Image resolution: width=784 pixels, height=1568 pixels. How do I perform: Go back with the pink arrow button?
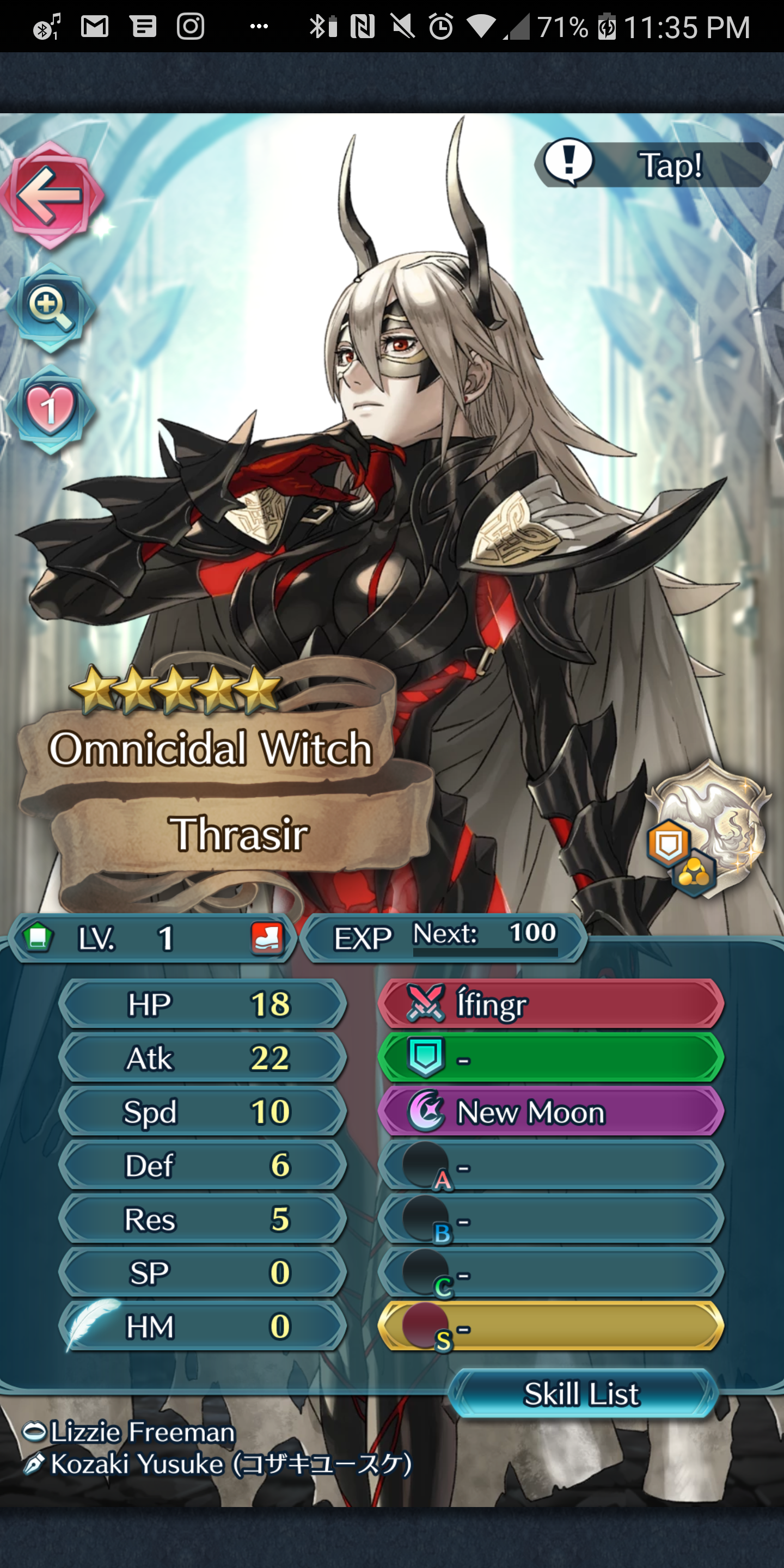50,195
